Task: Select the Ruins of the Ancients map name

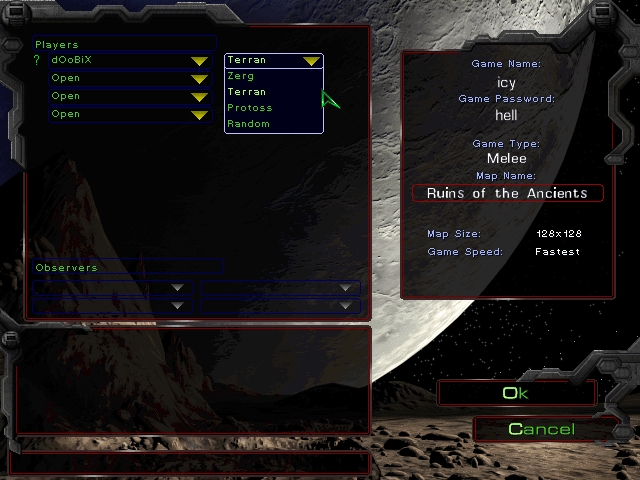Action: tap(507, 193)
